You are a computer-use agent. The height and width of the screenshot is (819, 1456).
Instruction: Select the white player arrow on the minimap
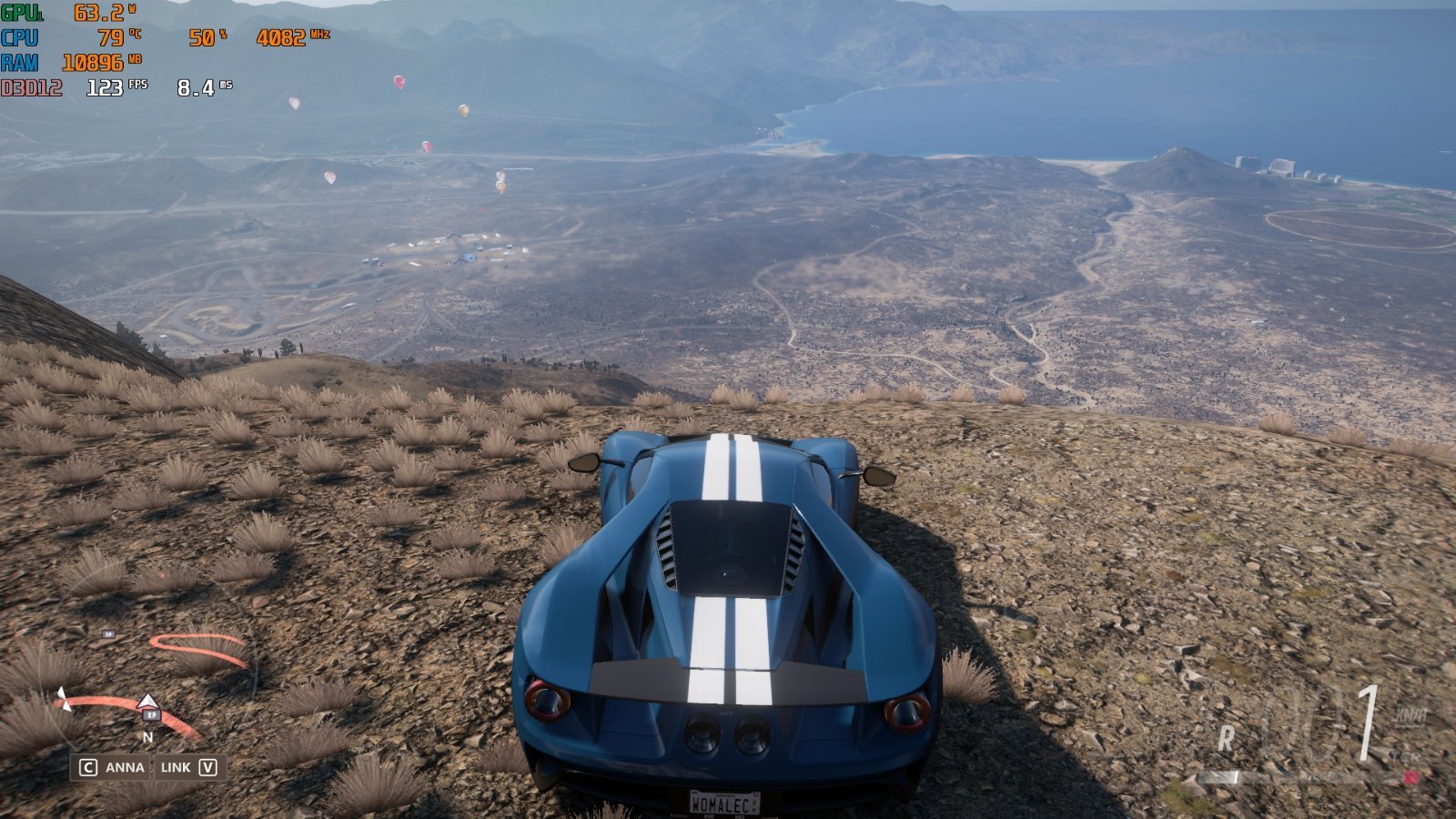coord(147,702)
